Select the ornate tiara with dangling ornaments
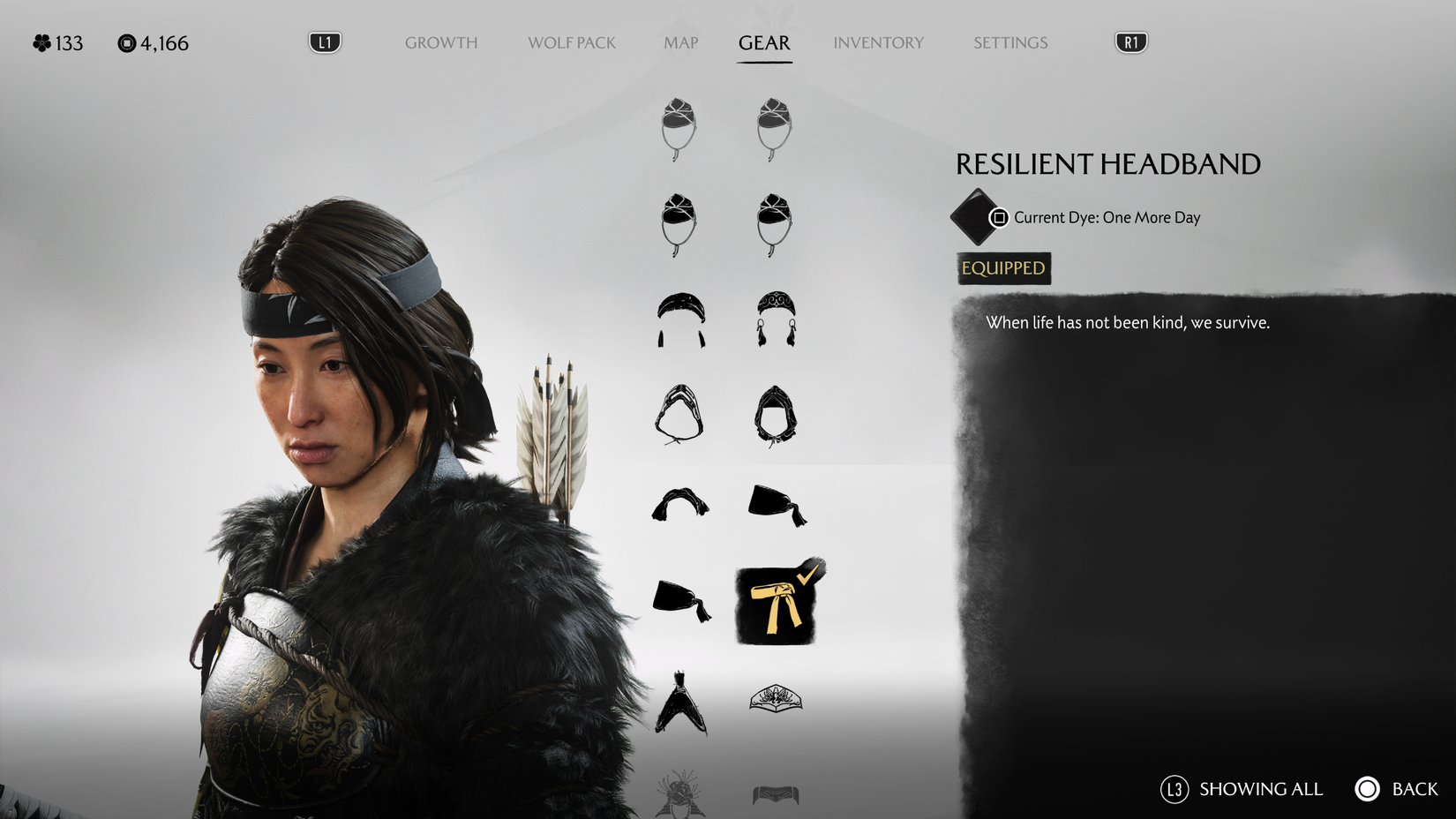This screenshot has height=819, width=1456. [x=777, y=318]
